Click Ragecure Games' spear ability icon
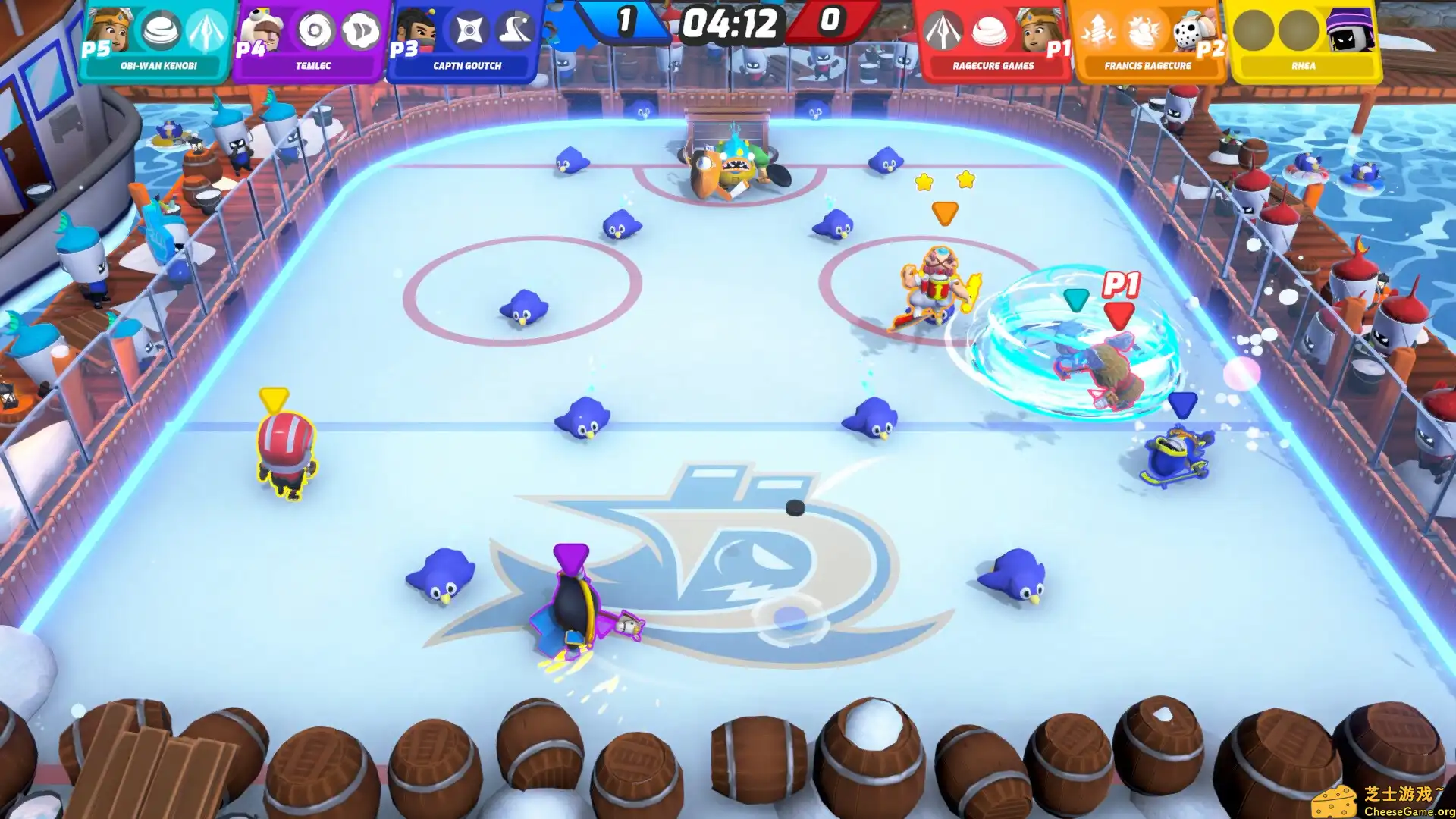The image size is (1456, 819). pyautogui.click(x=943, y=31)
